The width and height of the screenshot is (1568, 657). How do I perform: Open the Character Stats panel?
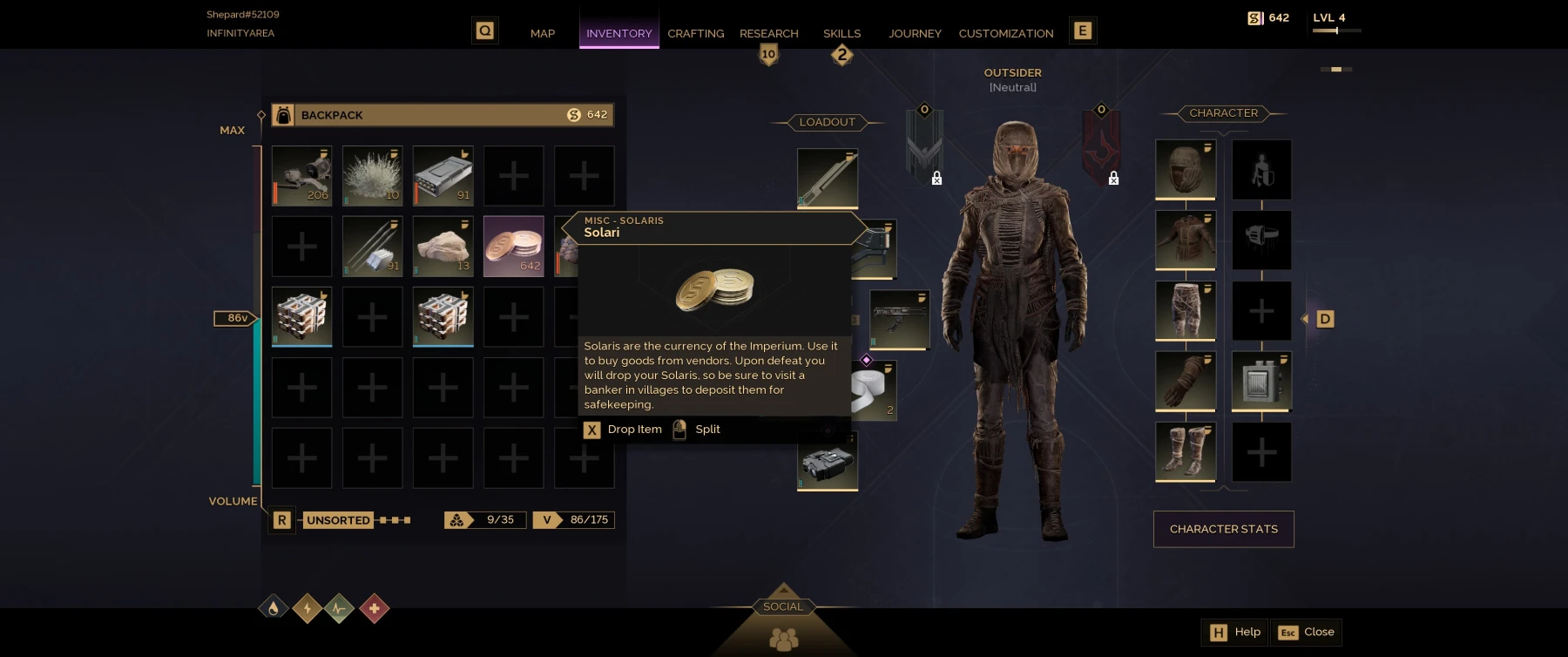1223,529
